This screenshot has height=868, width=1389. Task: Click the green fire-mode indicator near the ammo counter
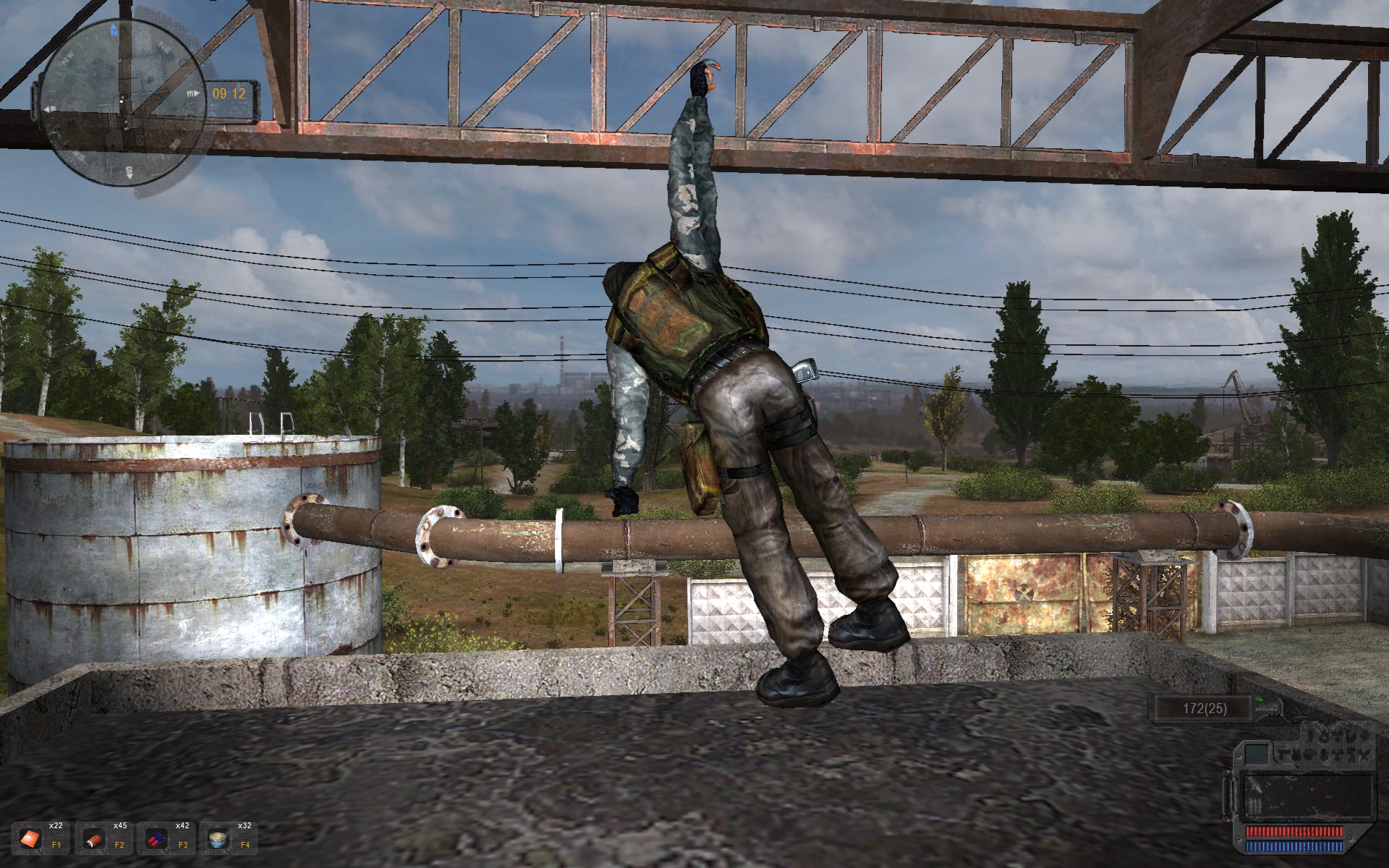click(1260, 700)
